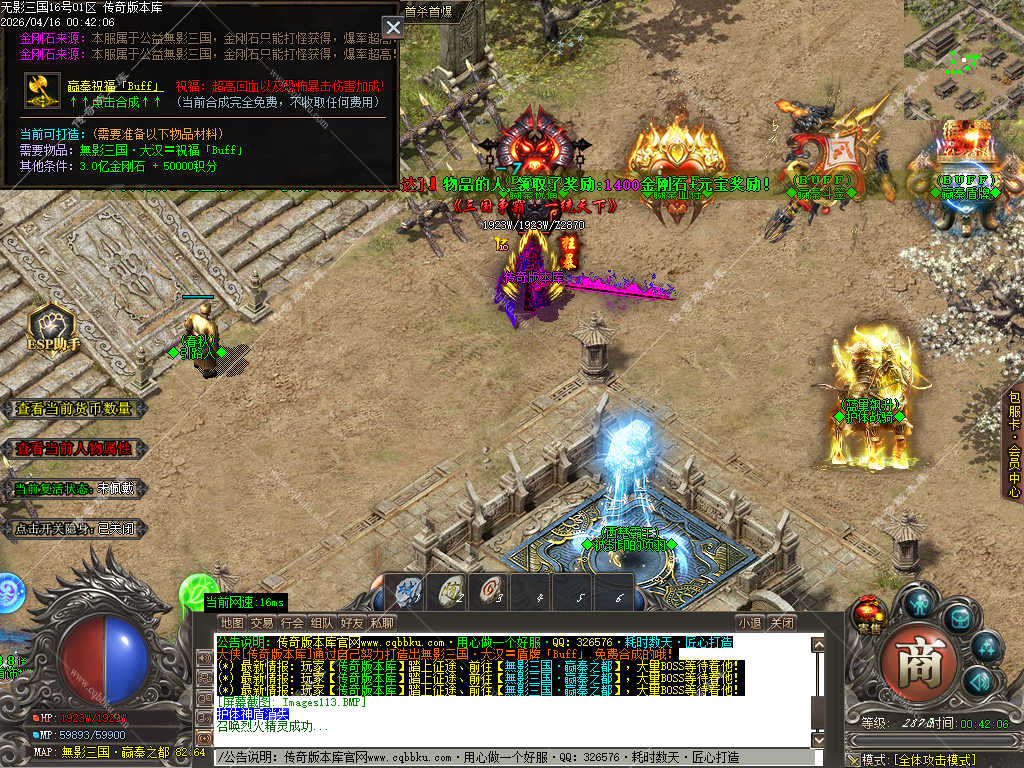Viewport: 1024px width, 768px height.
Task: Select 查看当前人物属性 button
Action: pos(75,449)
